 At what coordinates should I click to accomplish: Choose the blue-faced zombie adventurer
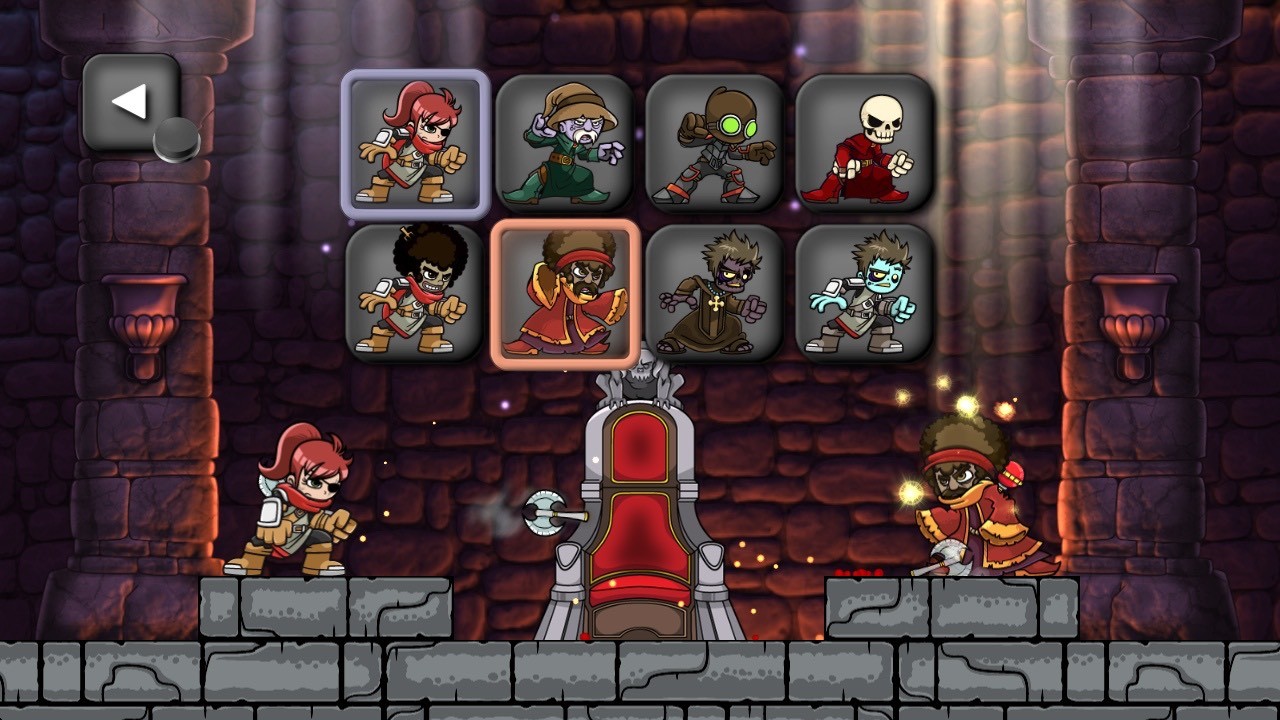click(861, 292)
